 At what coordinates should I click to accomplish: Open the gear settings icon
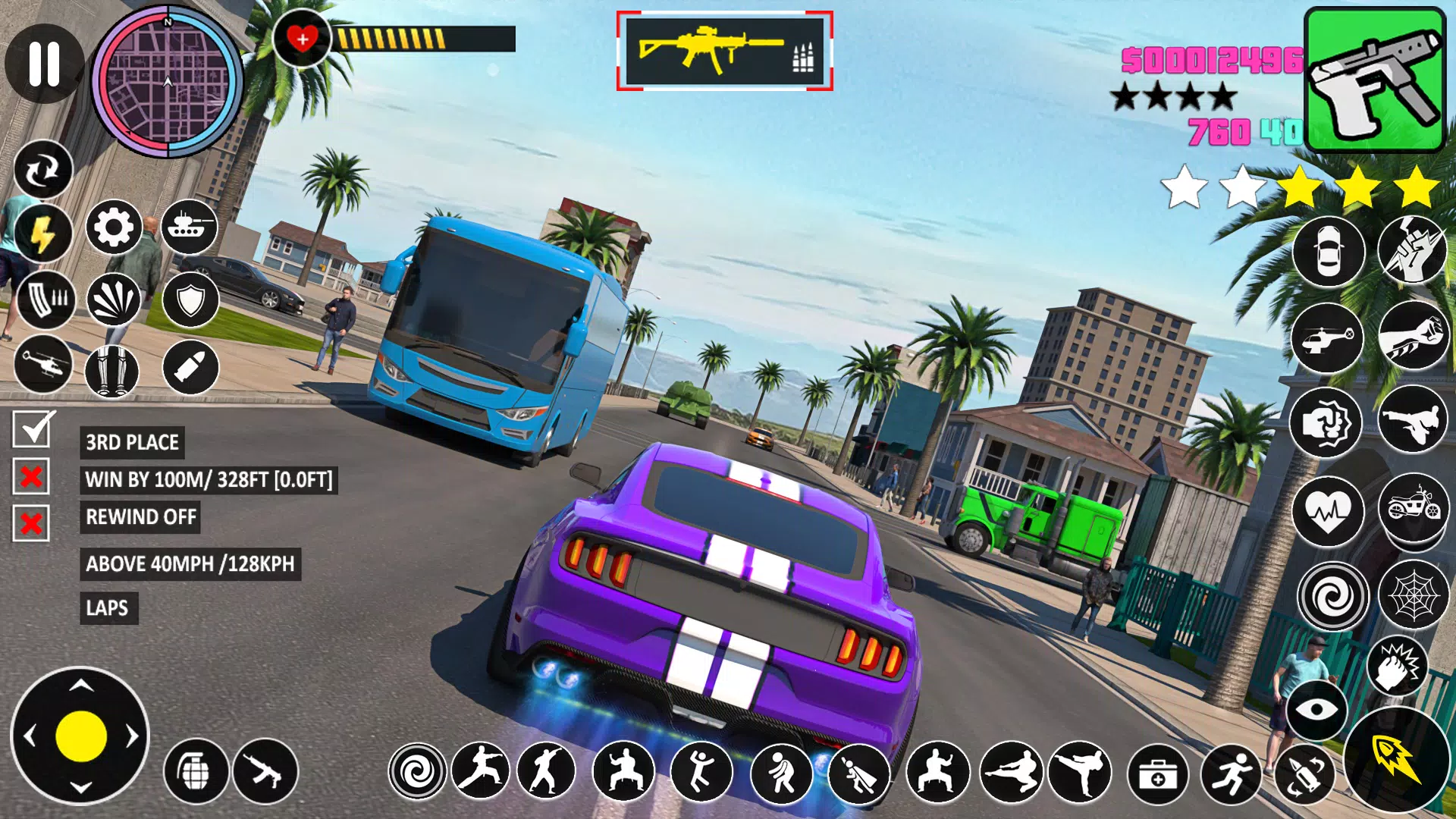pyautogui.click(x=114, y=227)
